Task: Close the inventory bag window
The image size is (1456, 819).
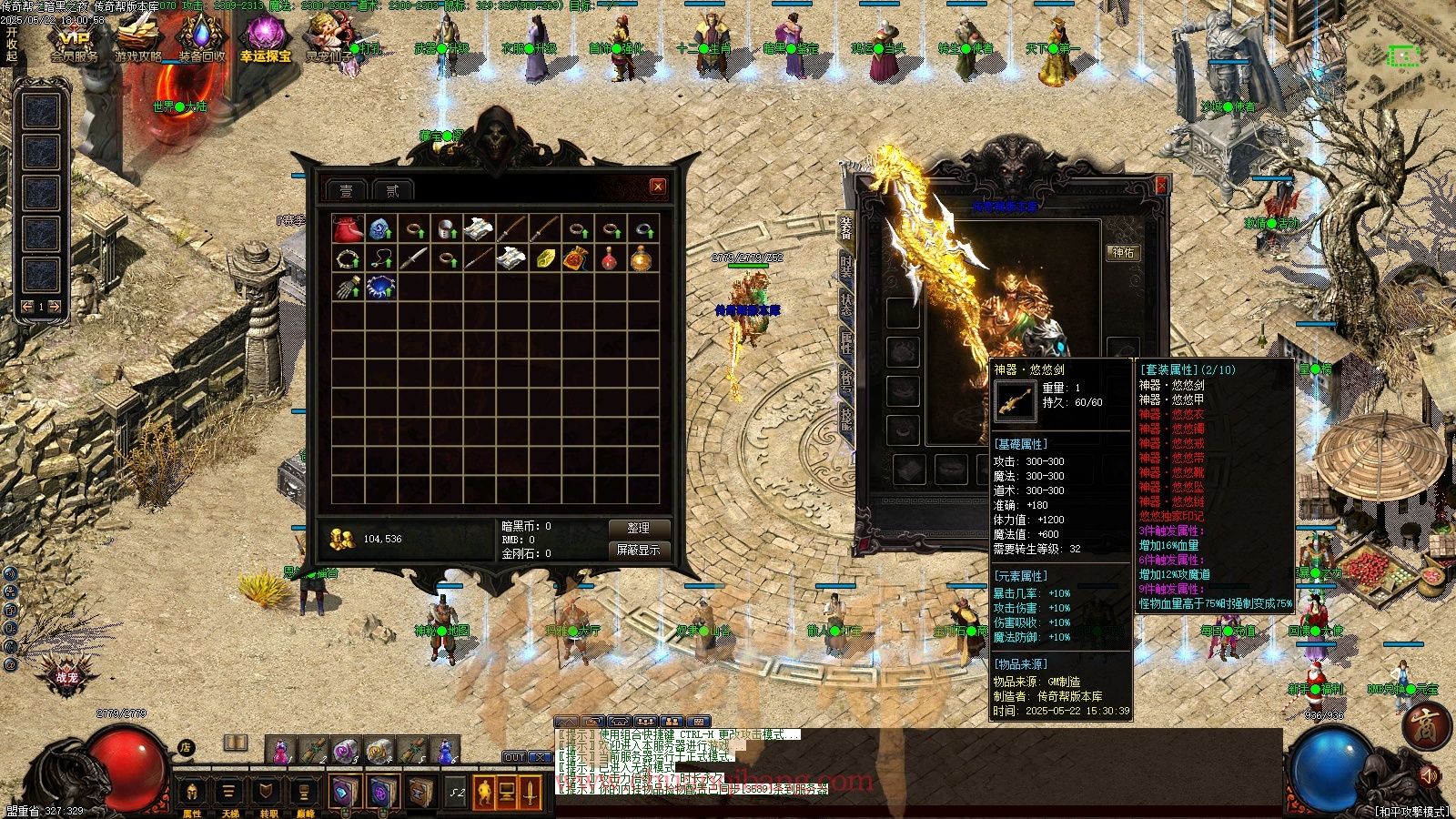Action: tap(658, 187)
